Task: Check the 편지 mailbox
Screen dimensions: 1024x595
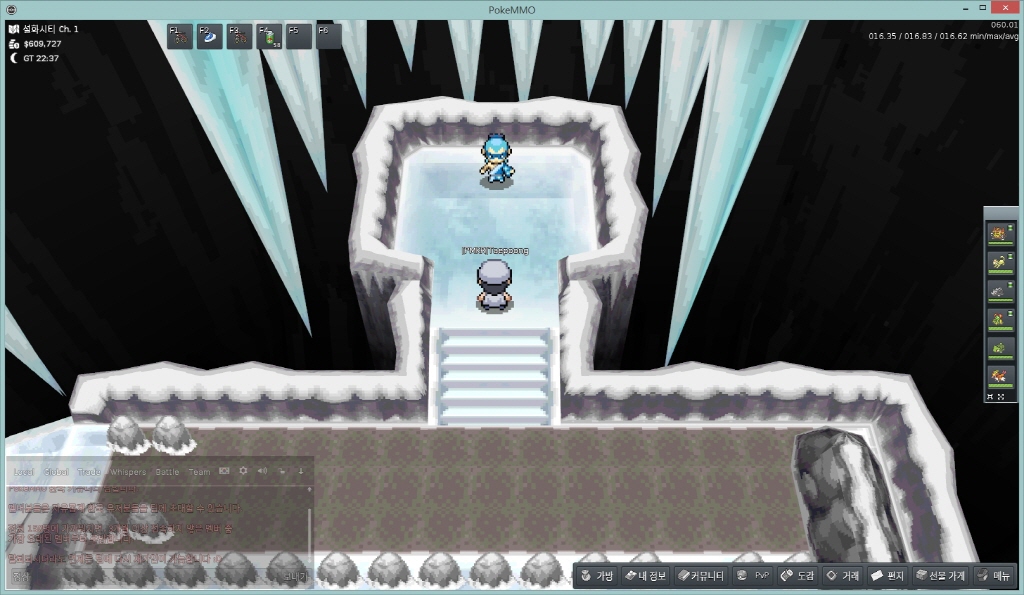Action: [x=888, y=576]
